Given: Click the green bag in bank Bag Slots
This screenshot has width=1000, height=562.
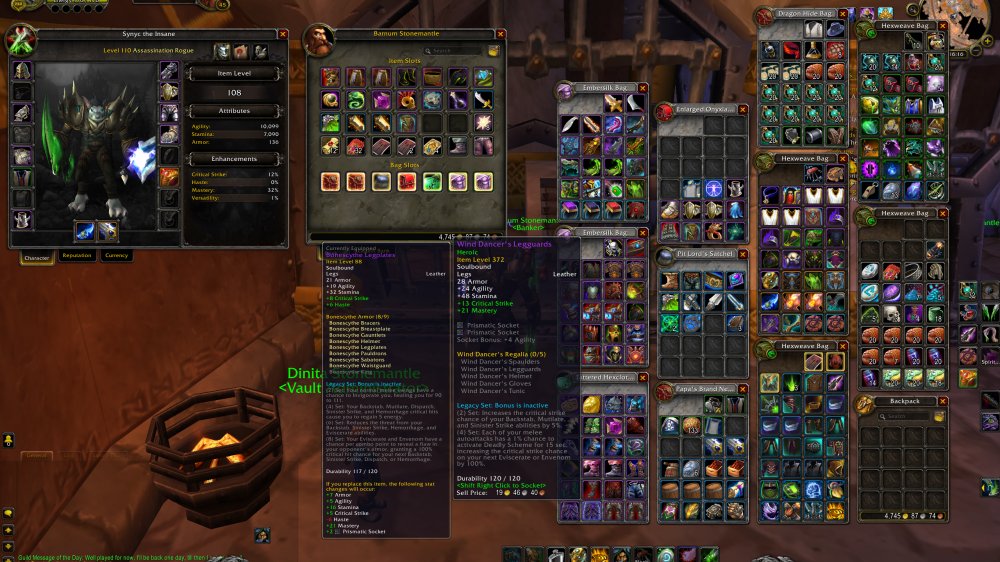Looking at the screenshot, I should [432, 181].
